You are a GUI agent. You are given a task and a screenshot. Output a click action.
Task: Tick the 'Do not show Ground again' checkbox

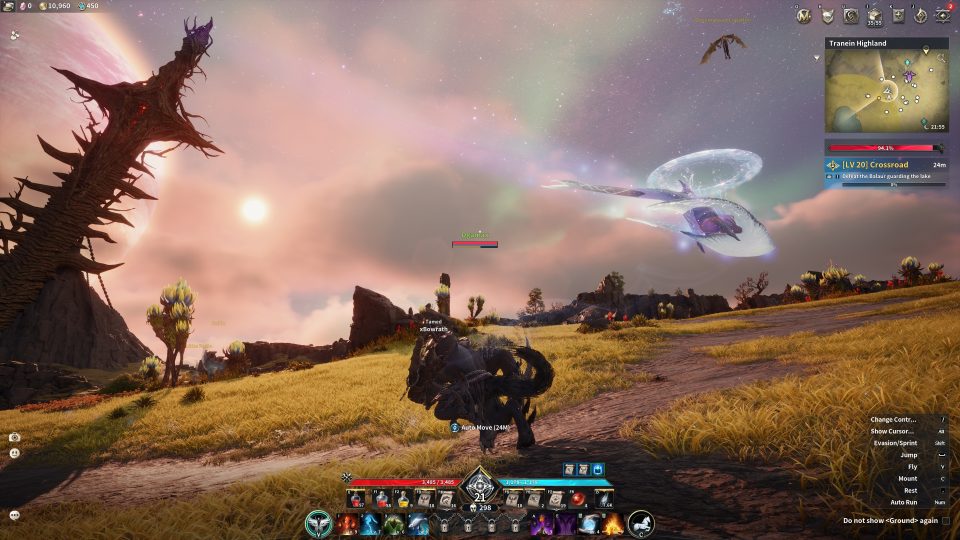[x=945, y=521]
